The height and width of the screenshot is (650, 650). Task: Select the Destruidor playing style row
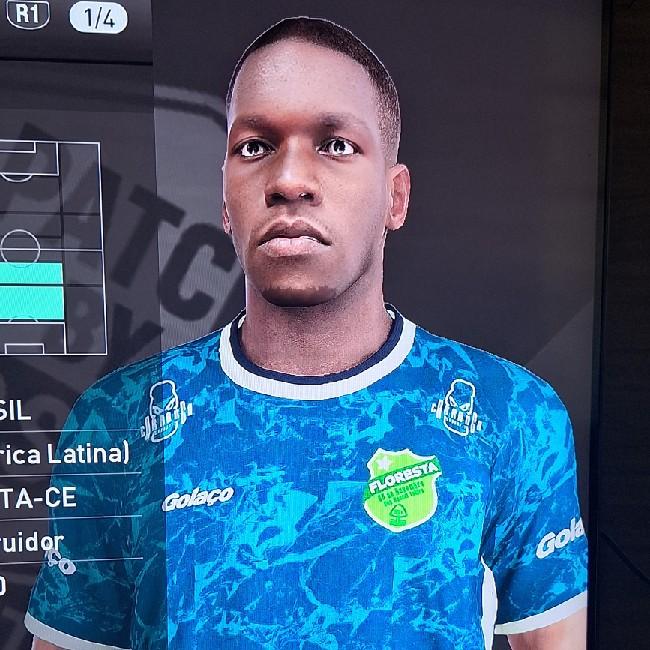coord(40,540)
